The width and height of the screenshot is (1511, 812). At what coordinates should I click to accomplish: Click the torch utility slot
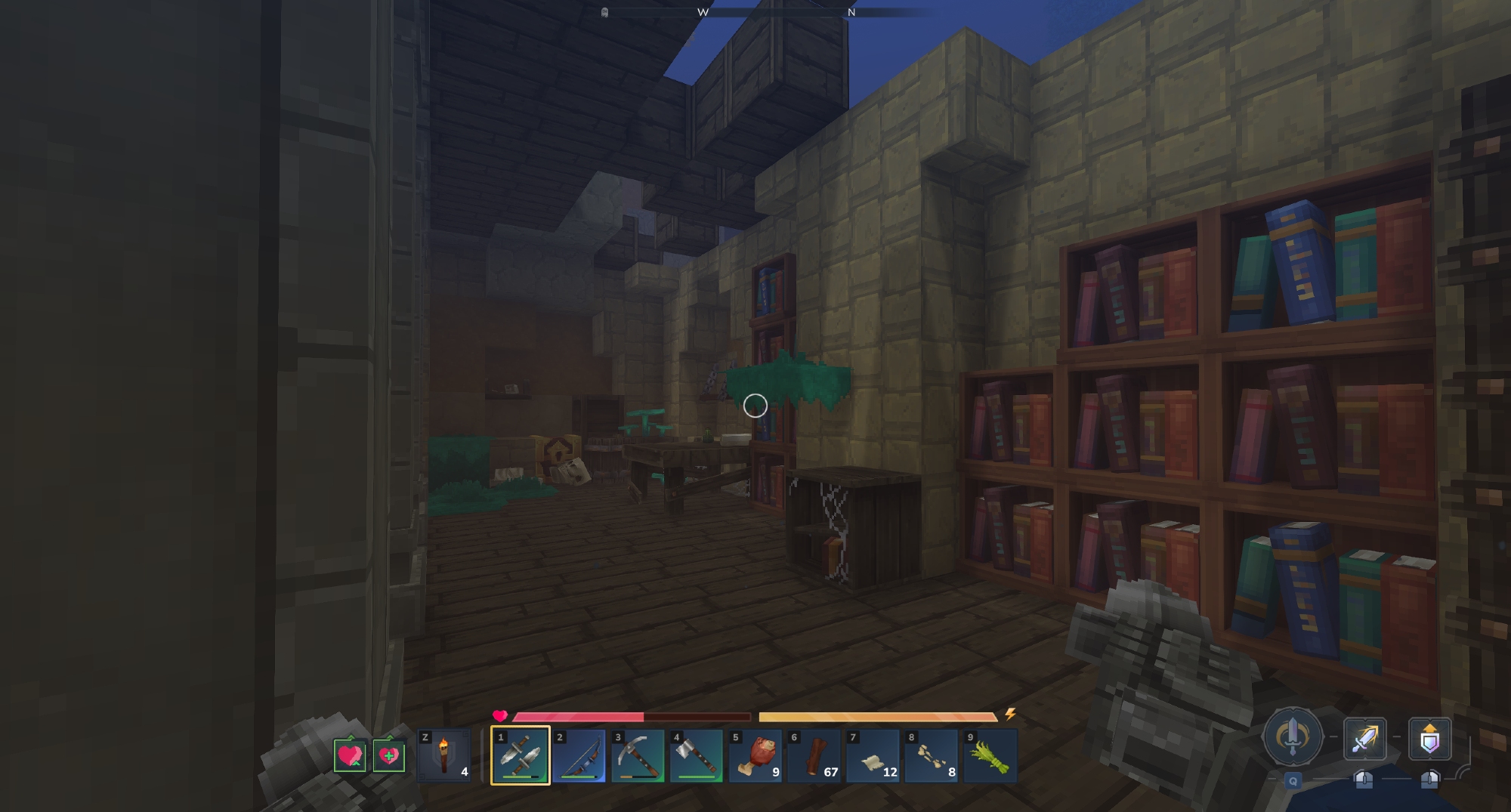444,755
